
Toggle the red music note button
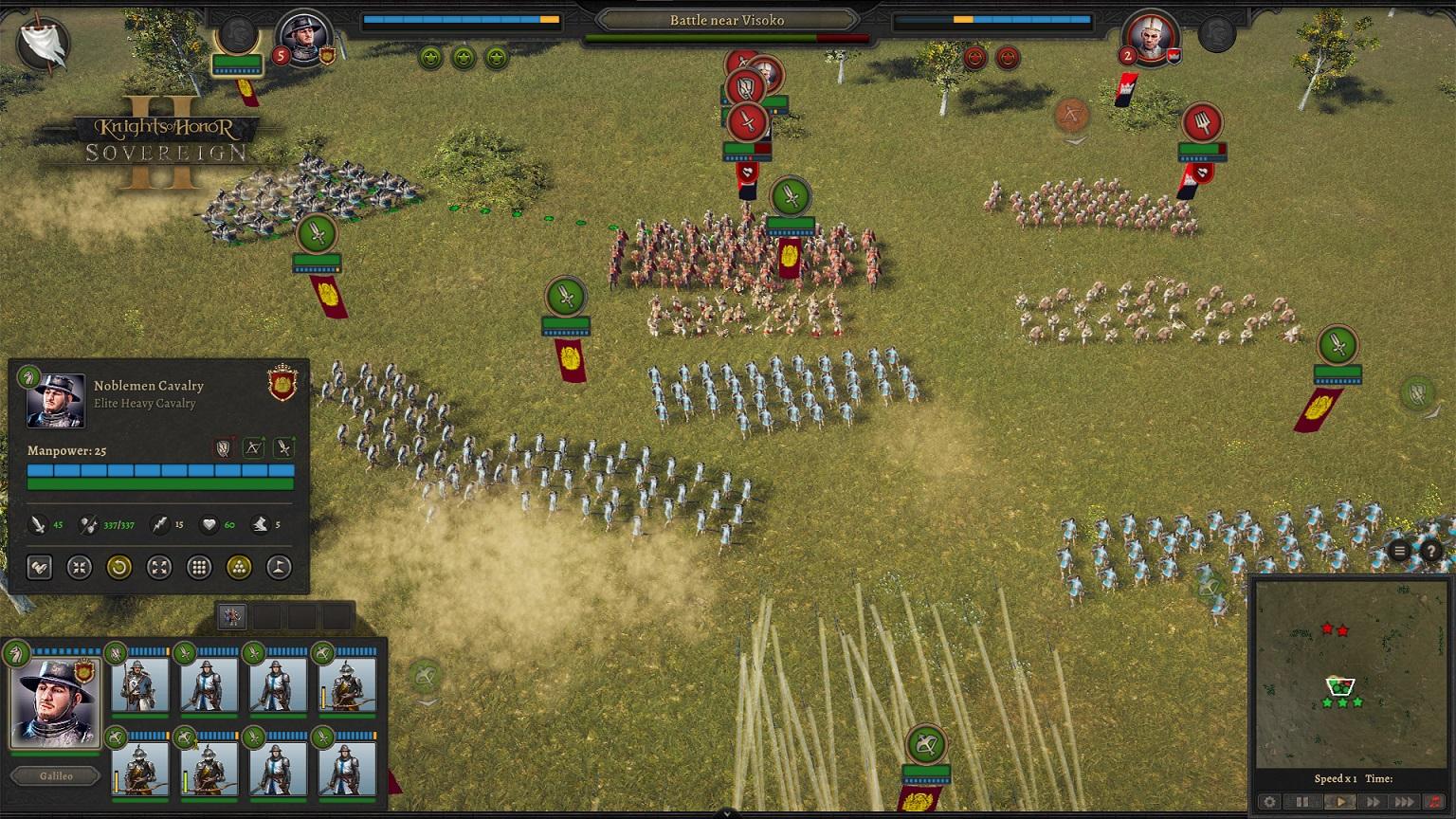click(1432, 802)
